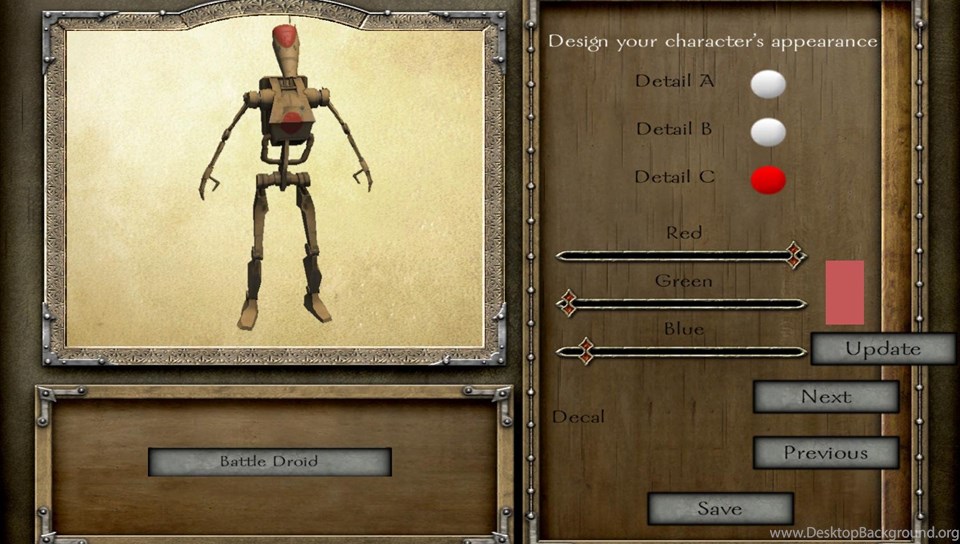Screen dimensions: 960x544
Task: Click the Blue slider handle
Action: click(x=586, y=351)
